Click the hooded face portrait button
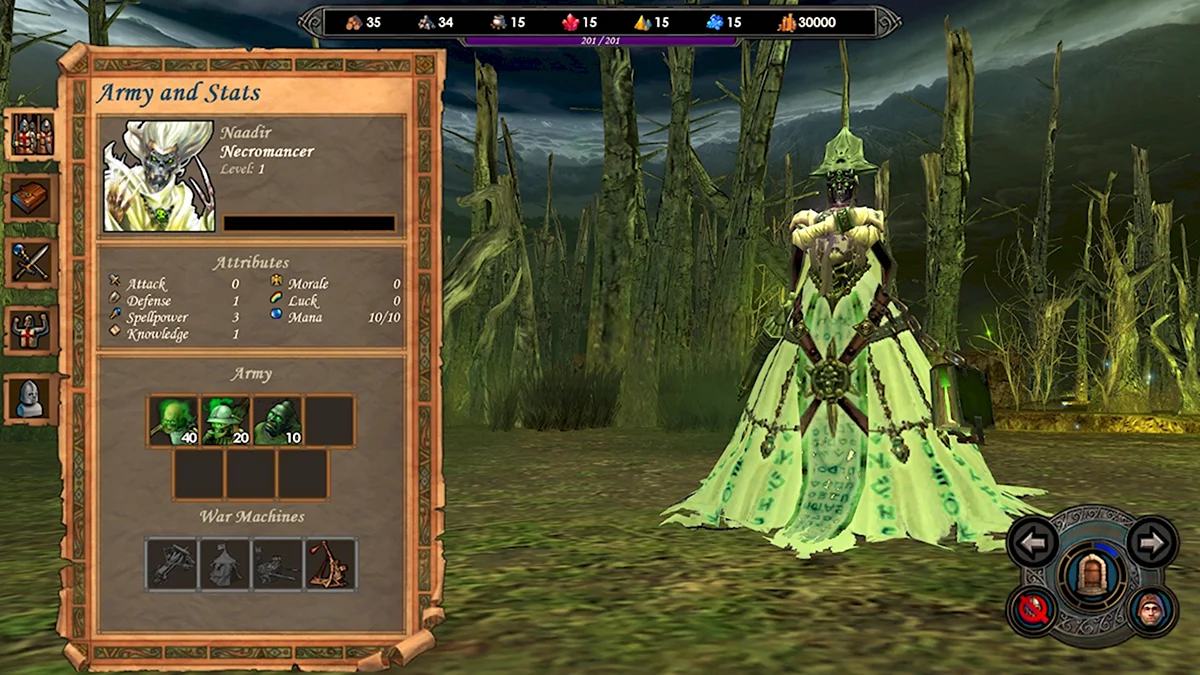The image size is (1200, 675). coord(1152,609)
